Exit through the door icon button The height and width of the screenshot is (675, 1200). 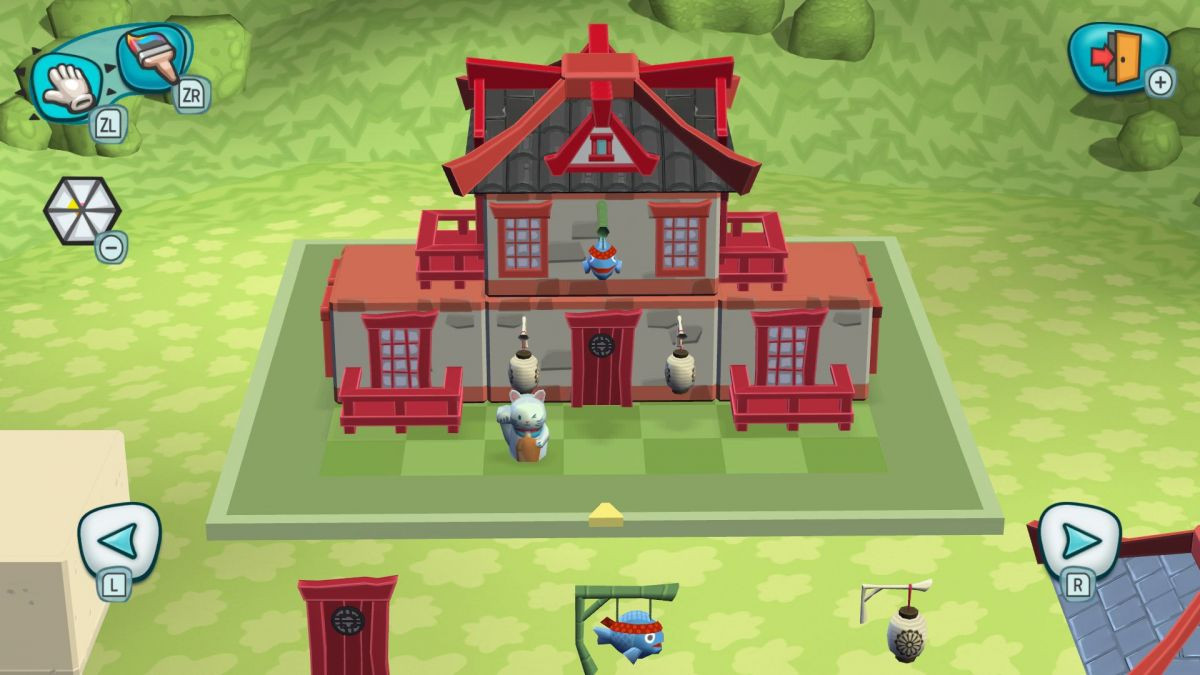[1117, 58]
